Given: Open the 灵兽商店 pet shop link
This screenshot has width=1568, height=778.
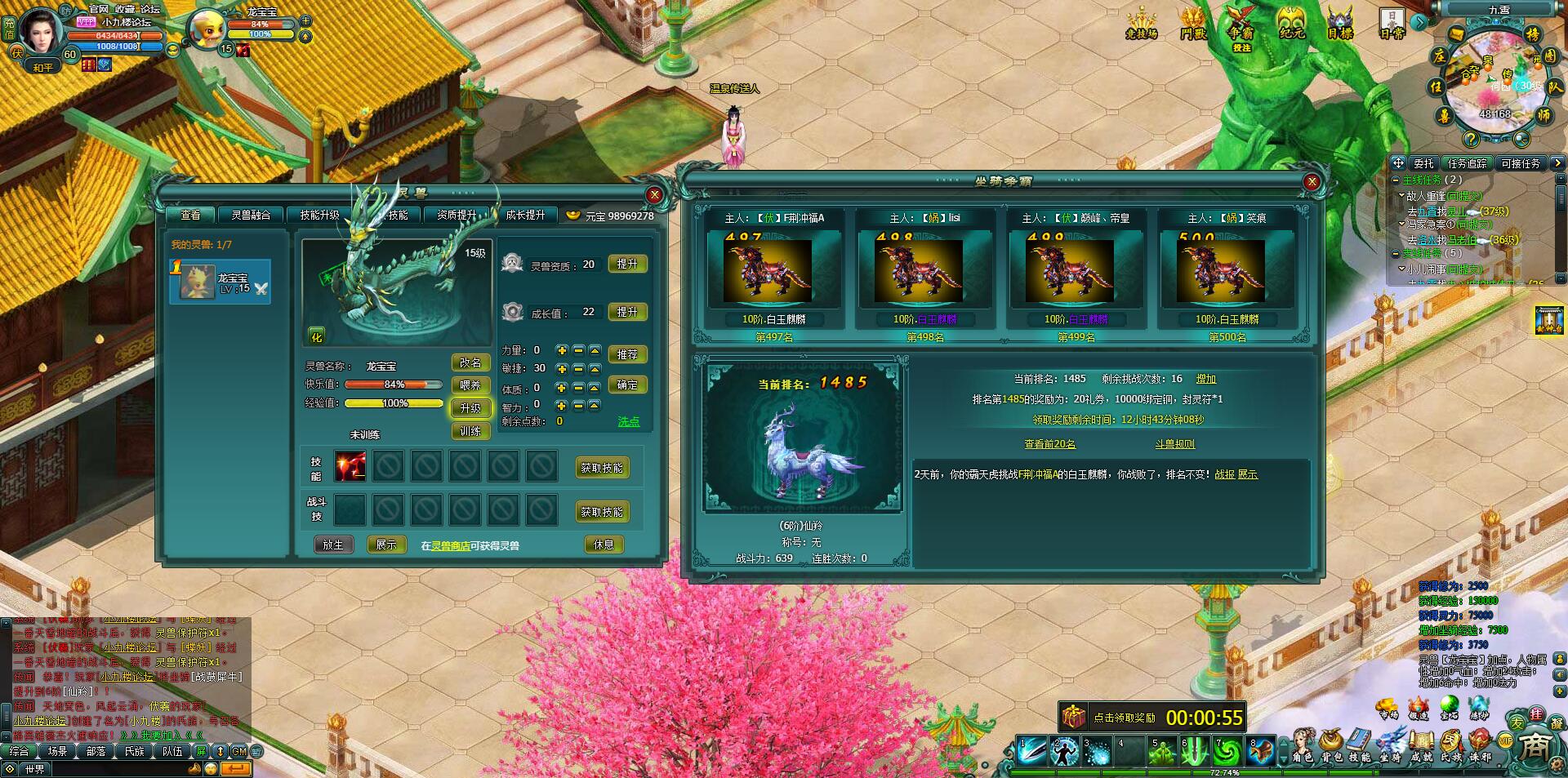Looking at the screenshot, I should (451, 546).
